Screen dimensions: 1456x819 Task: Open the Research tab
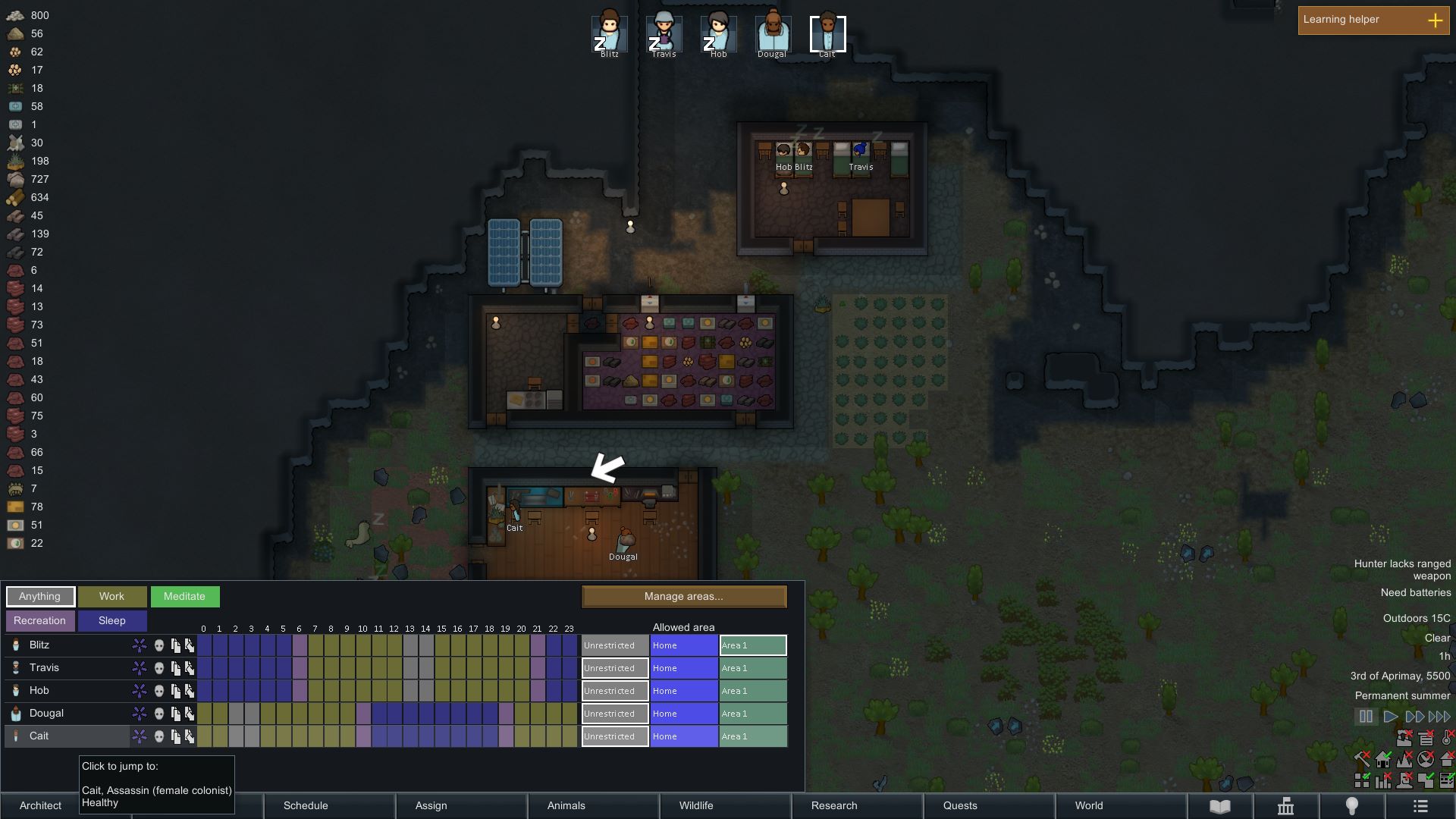pyautogui.click(x=833, y=805)
